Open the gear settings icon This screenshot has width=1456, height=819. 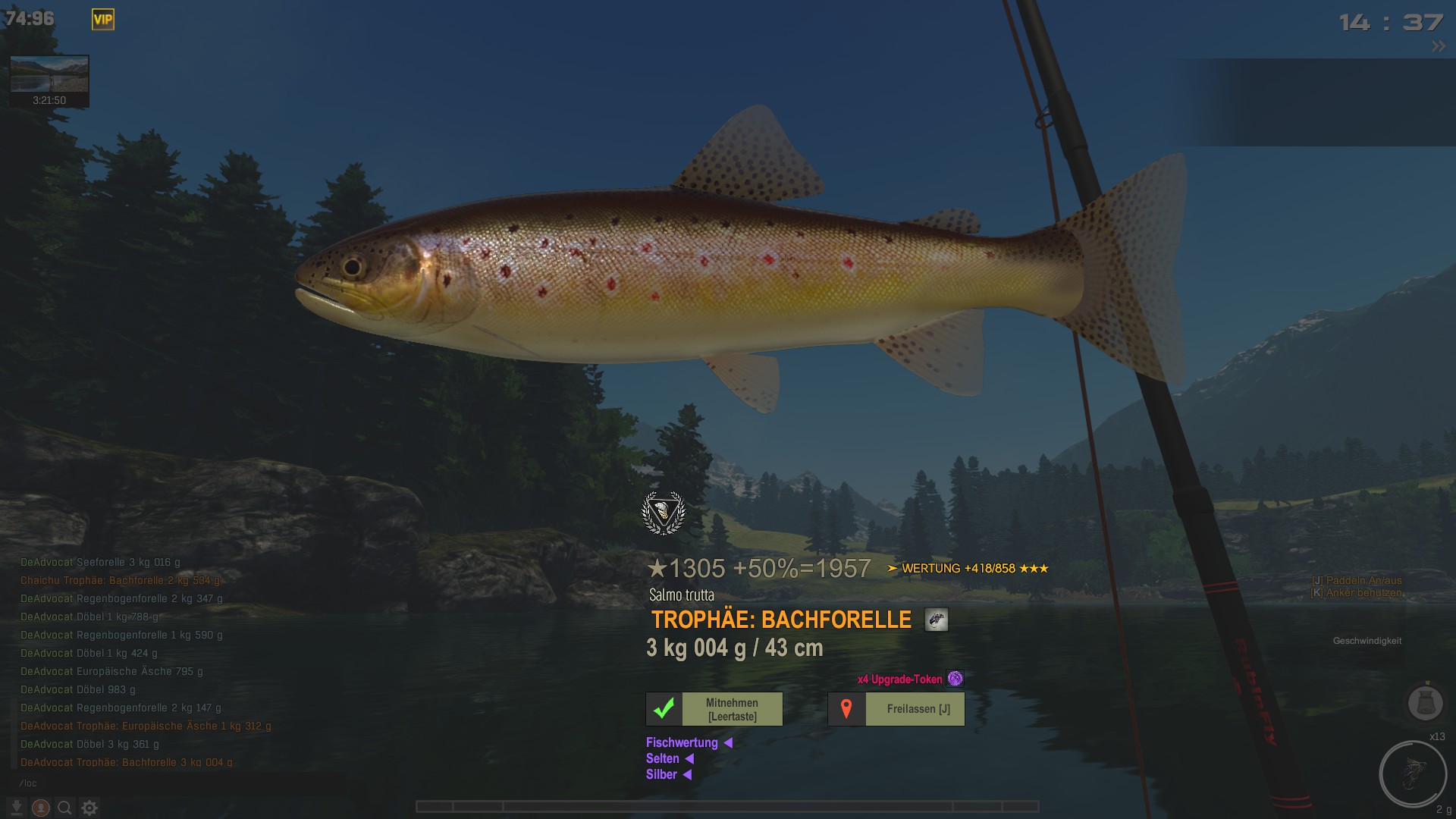89,808
